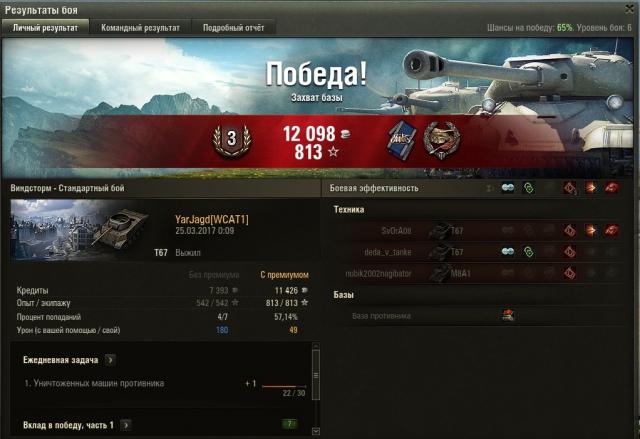Open the Подробный отчёт tab
640x439 pixels.
[232, 28]
